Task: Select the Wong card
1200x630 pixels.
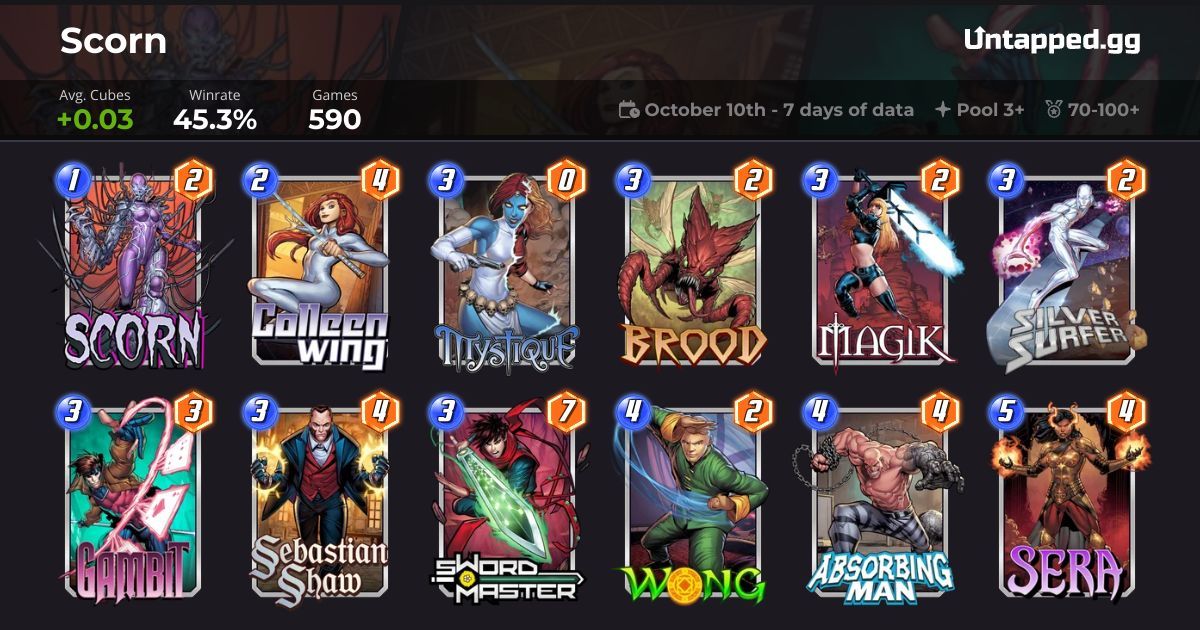Action: (693, 498)
